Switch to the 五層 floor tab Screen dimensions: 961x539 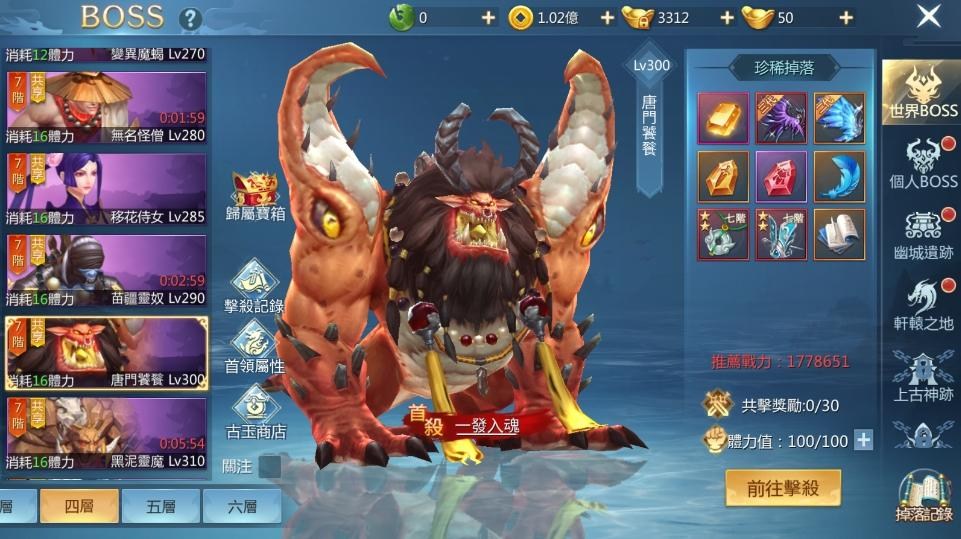tap(160, 506)
